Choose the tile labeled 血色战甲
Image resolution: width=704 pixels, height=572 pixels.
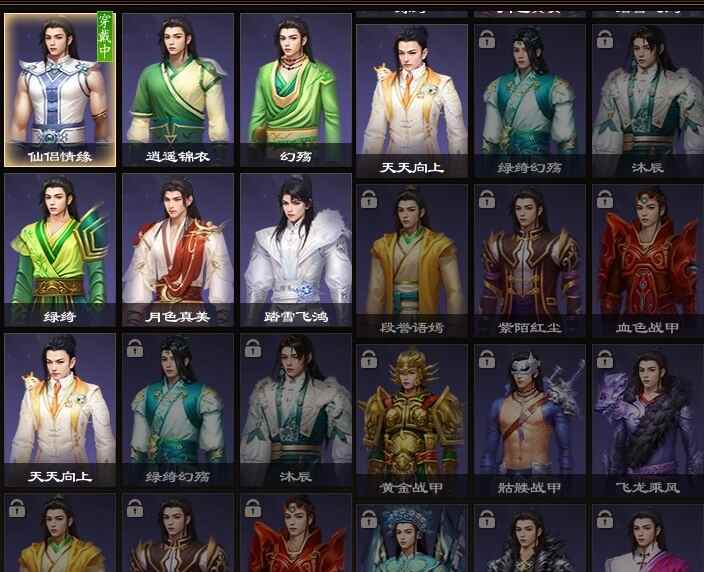coord(647,259)
